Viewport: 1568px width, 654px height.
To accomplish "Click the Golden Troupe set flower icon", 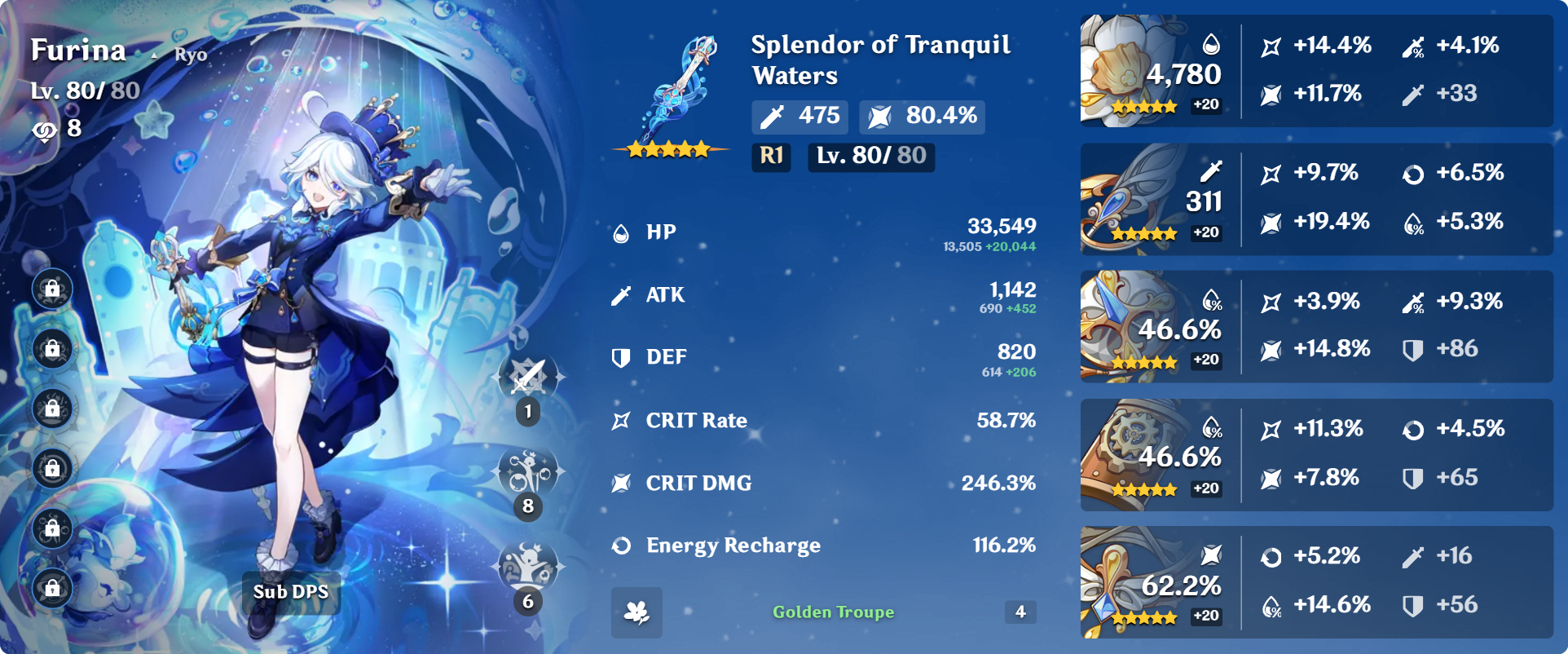I will pos(636,612).
